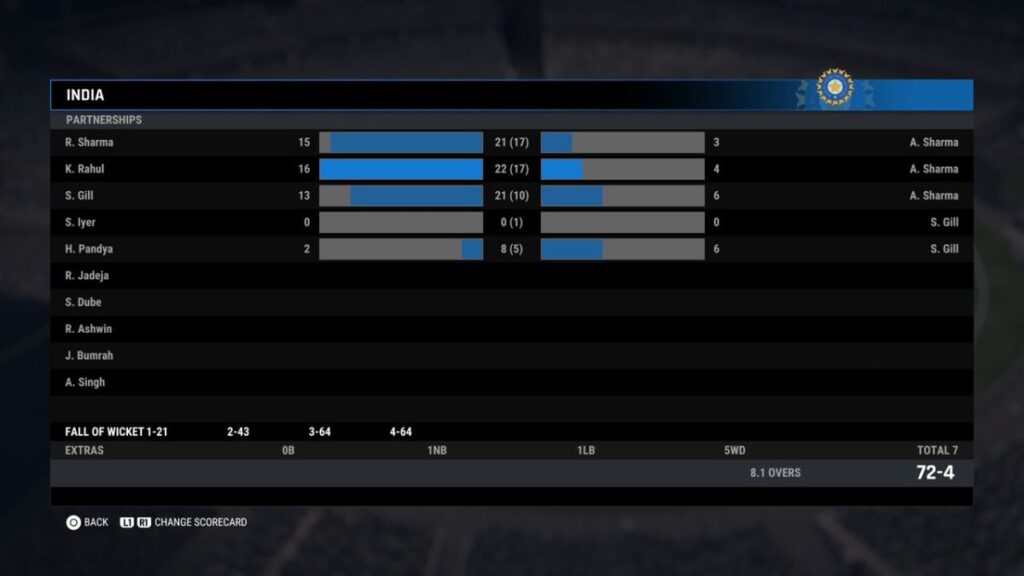Choose the S. Dube row
Viewport: 1024px width, 576px height.
511,302
